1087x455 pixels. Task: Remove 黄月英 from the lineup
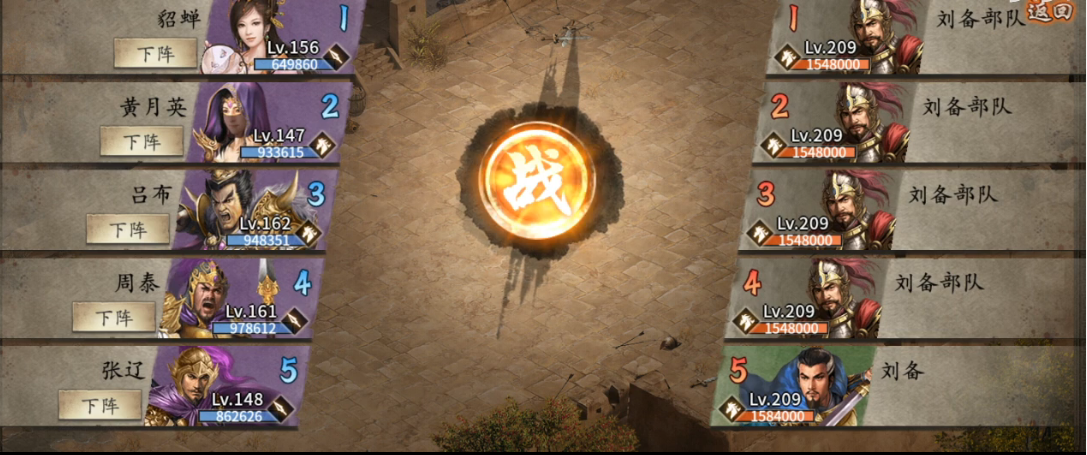tap(142, 141)
